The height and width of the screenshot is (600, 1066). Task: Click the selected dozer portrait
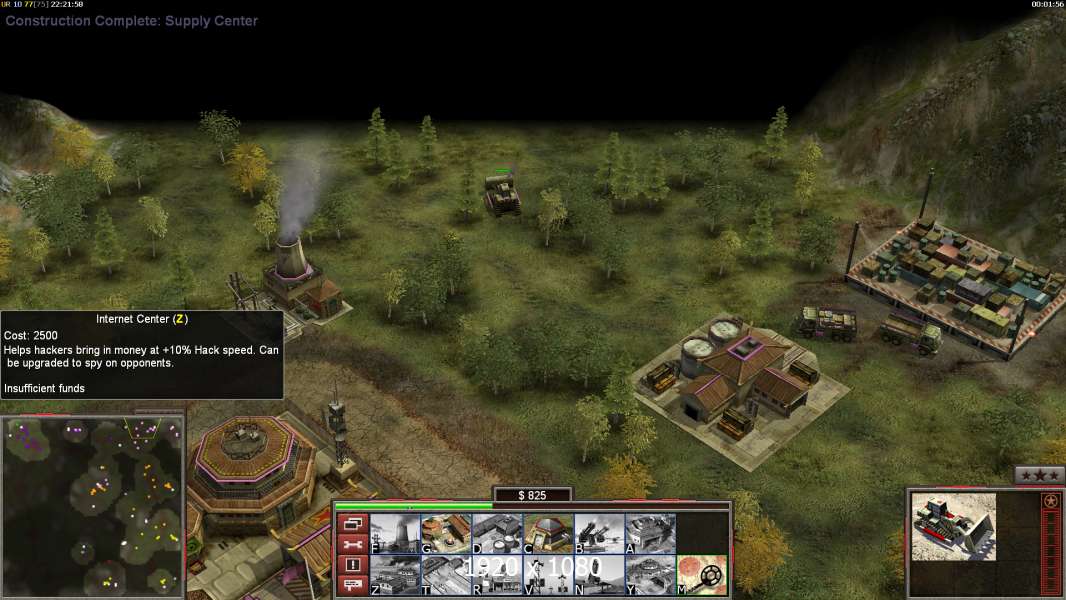coord(954,526)
